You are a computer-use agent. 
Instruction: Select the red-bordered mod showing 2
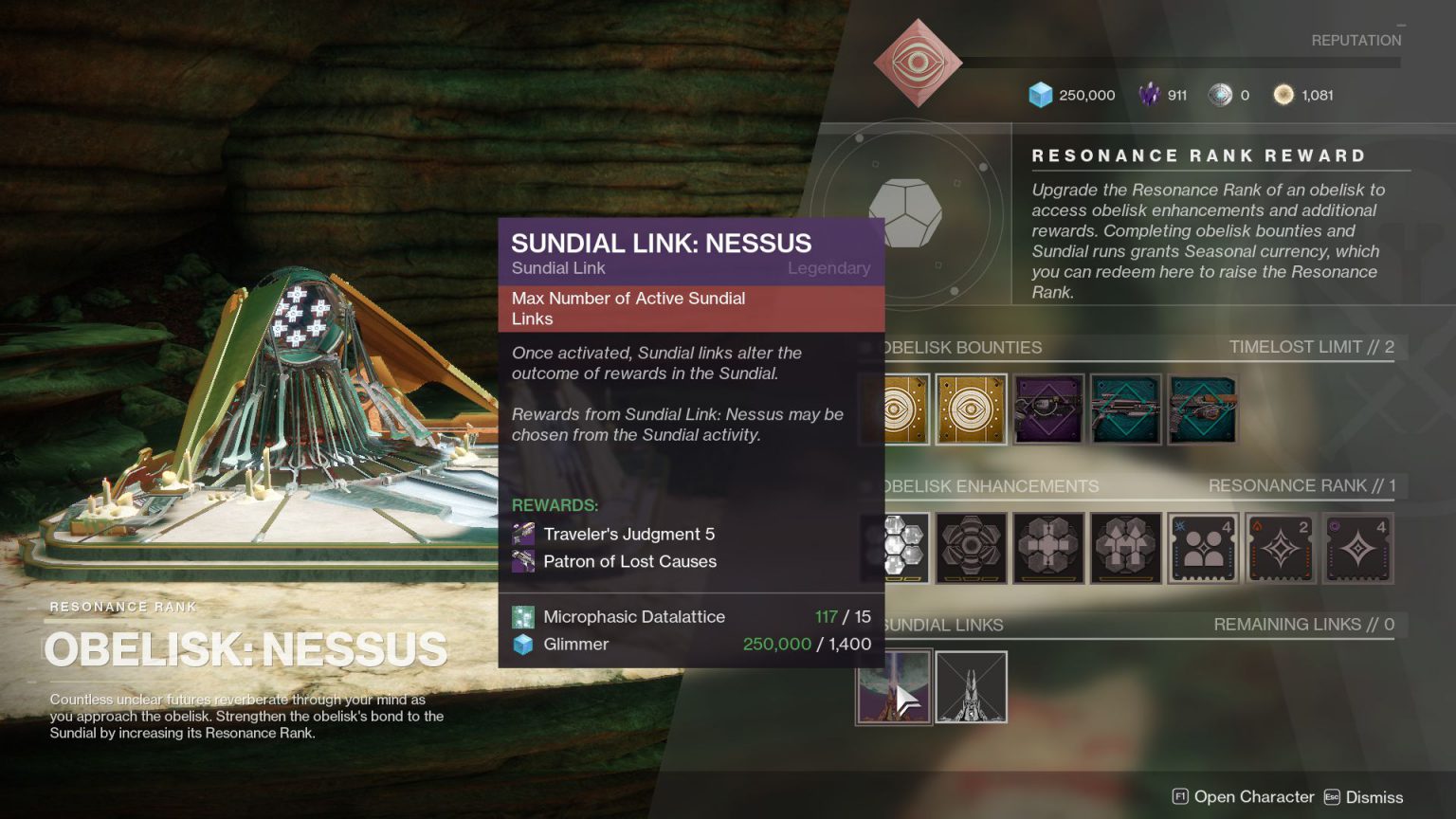[1280, 549]
